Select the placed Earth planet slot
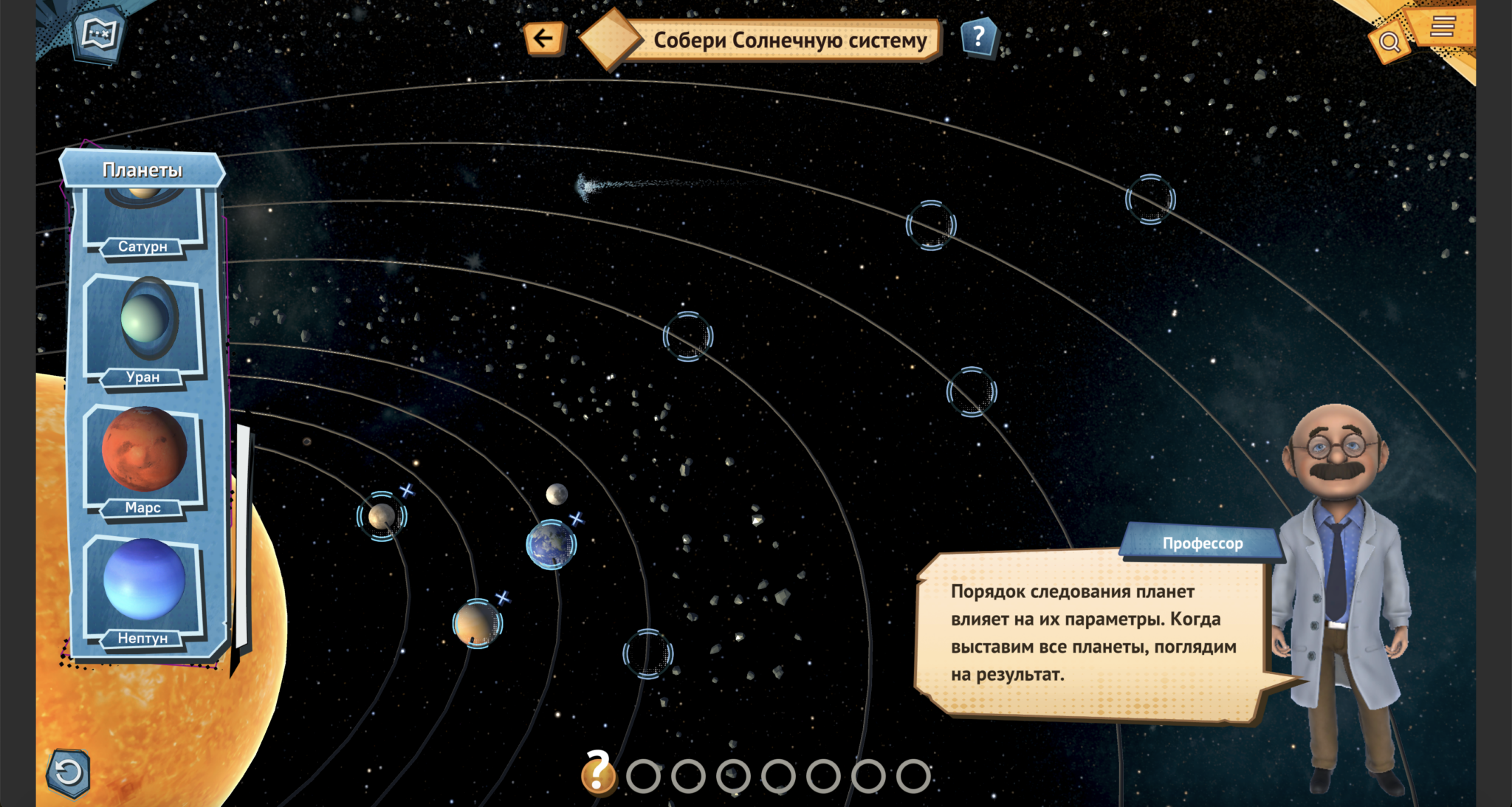The image size is (1512, 807). pos(551,545)
